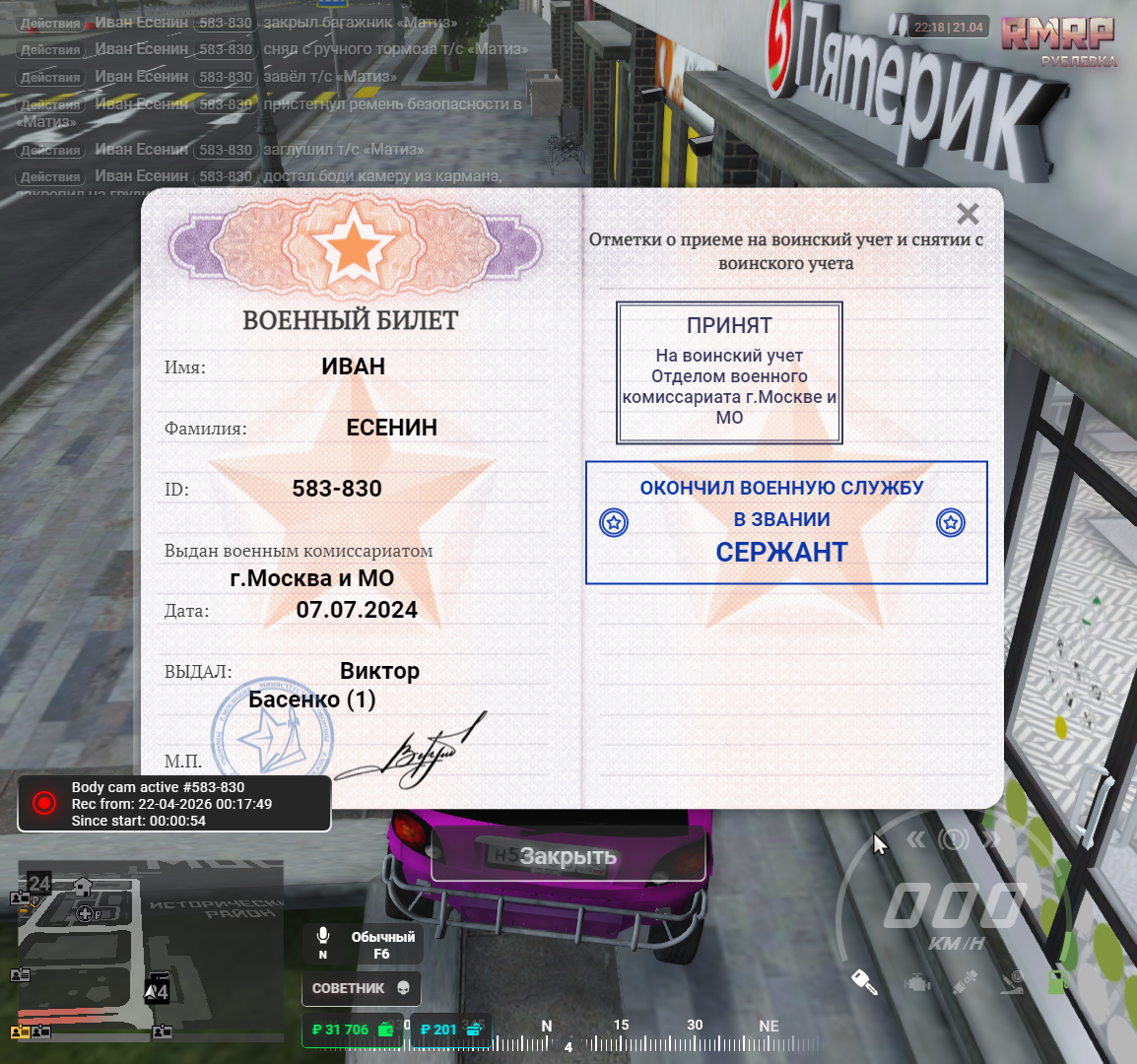The height and width of the screenshot is (1064, 1137).
Task: Click the green fuel pump icon
Action: click(1056, 980)
